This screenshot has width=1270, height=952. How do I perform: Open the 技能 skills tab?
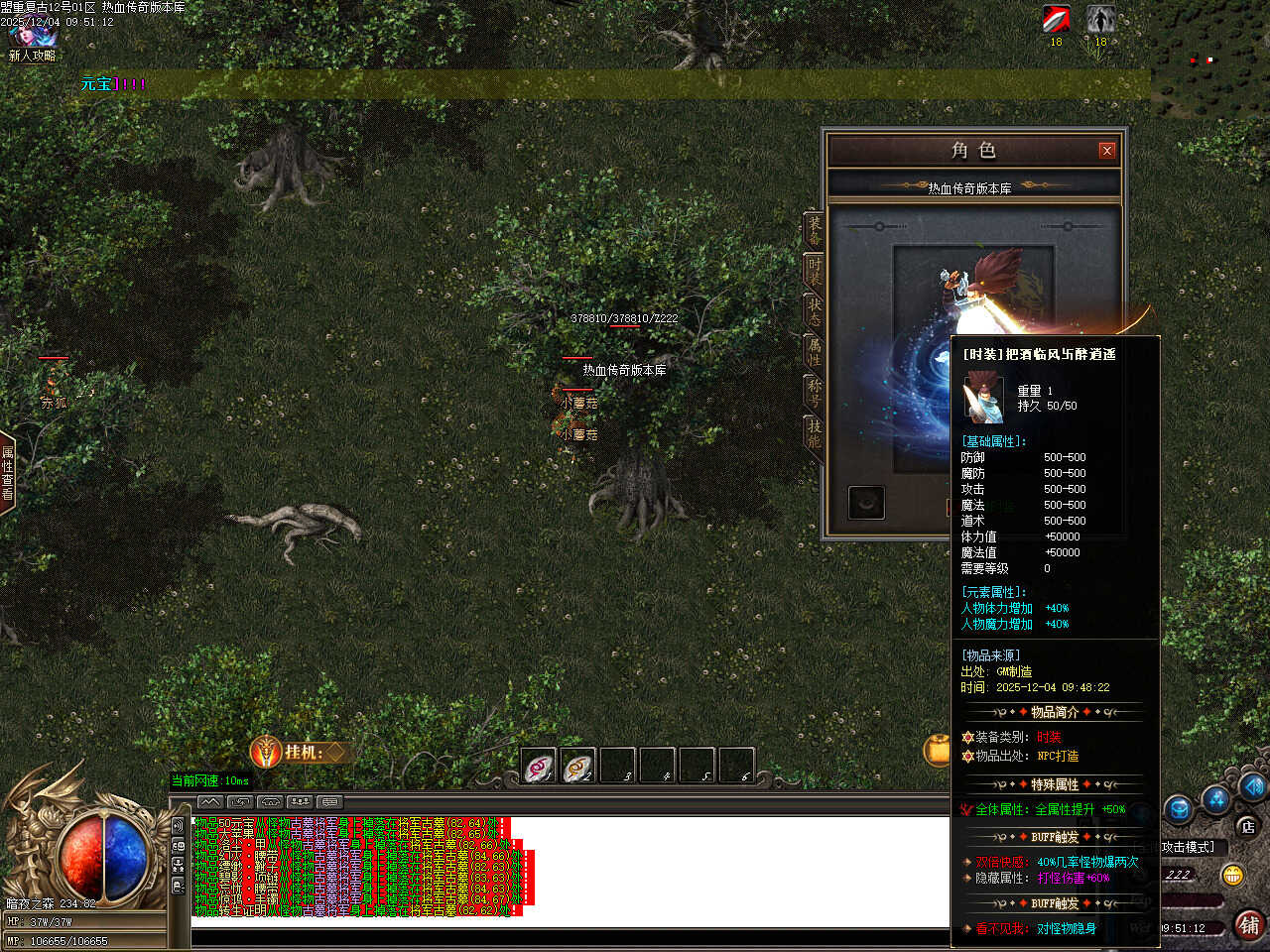tap(814, 432)
